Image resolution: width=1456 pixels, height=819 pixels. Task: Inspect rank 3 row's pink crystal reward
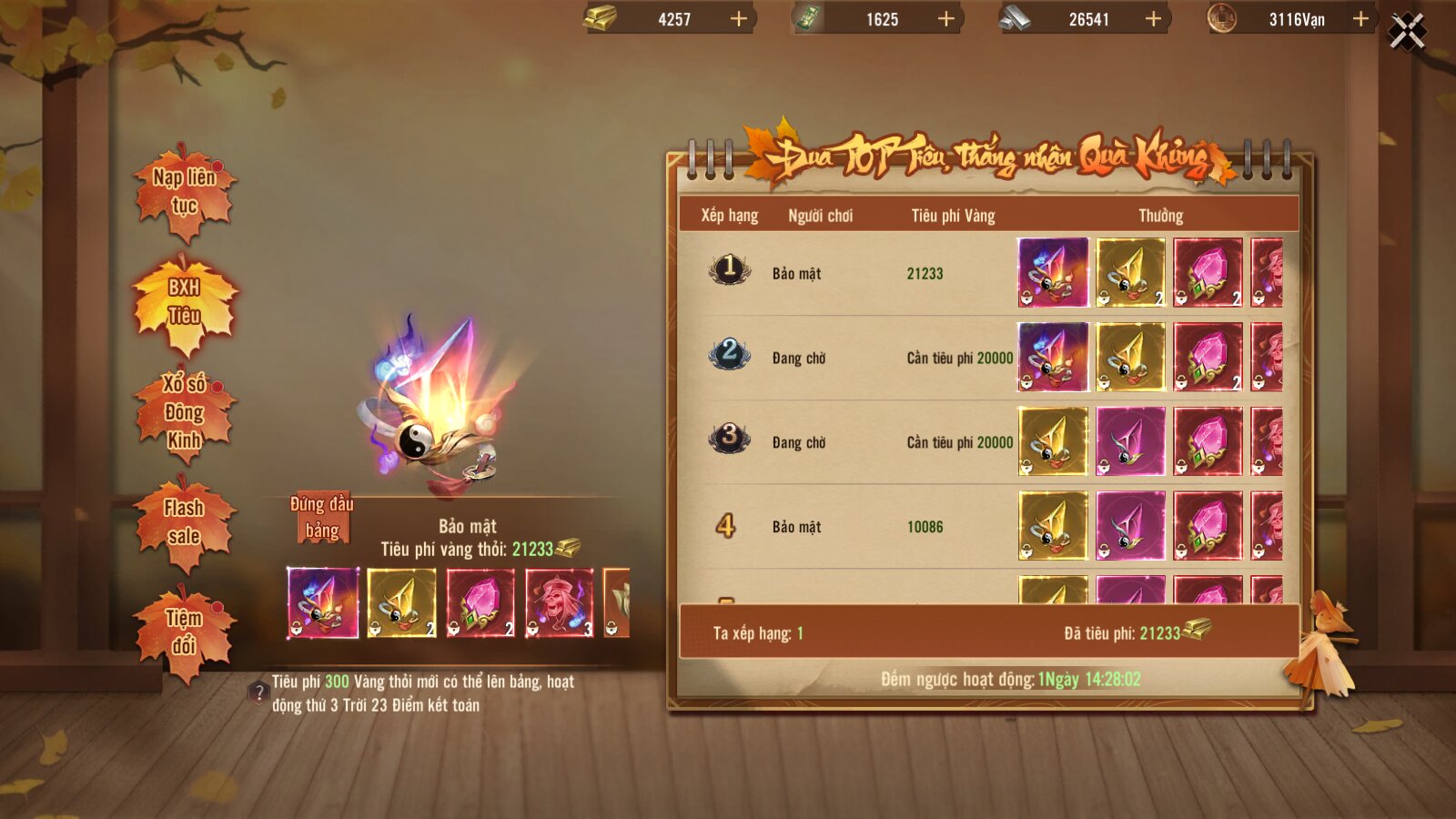pyautogui.click(x=1208, y=441)
